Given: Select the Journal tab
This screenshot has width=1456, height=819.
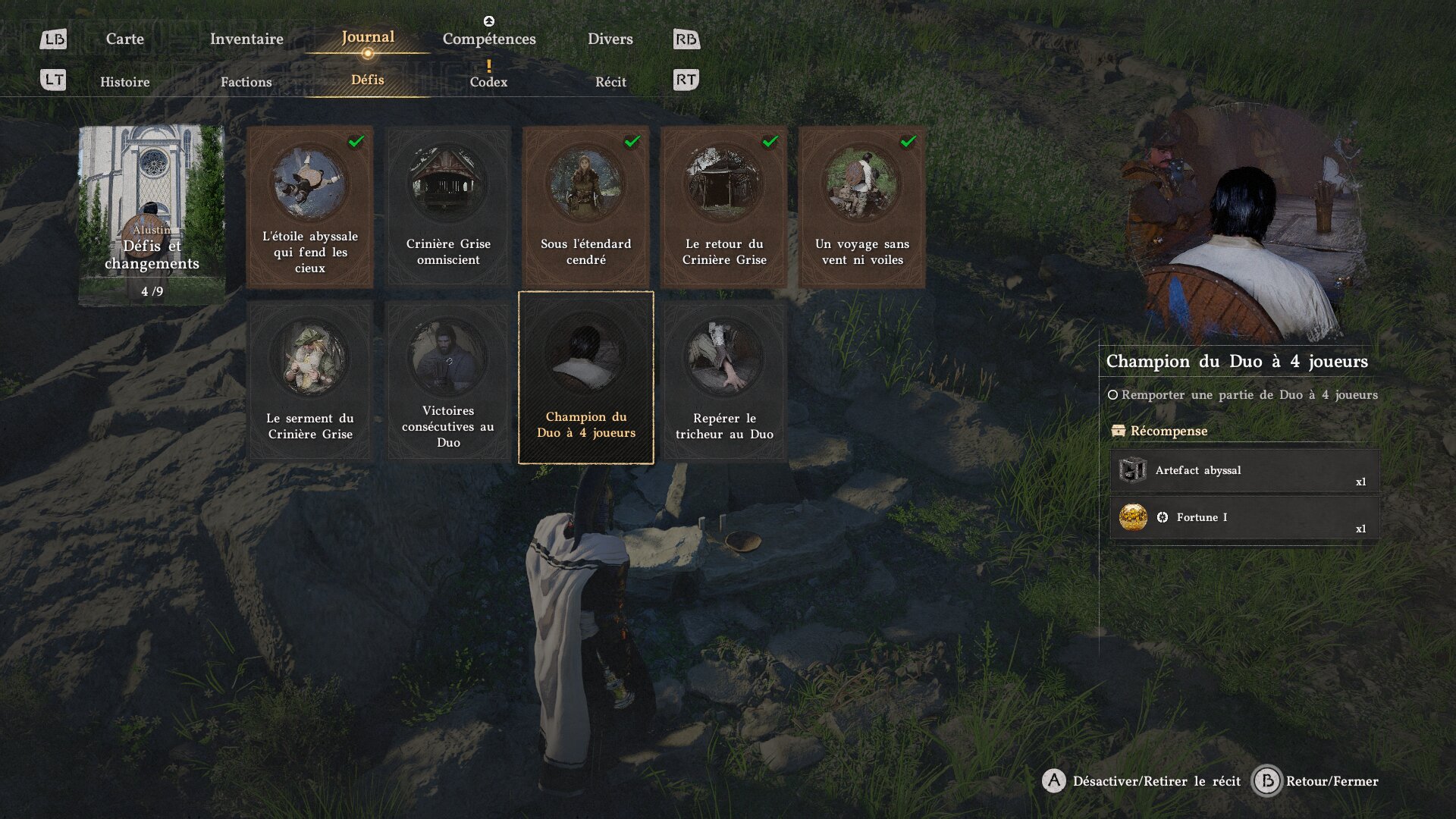Looking at the screenshot, I should pos(368,37).
